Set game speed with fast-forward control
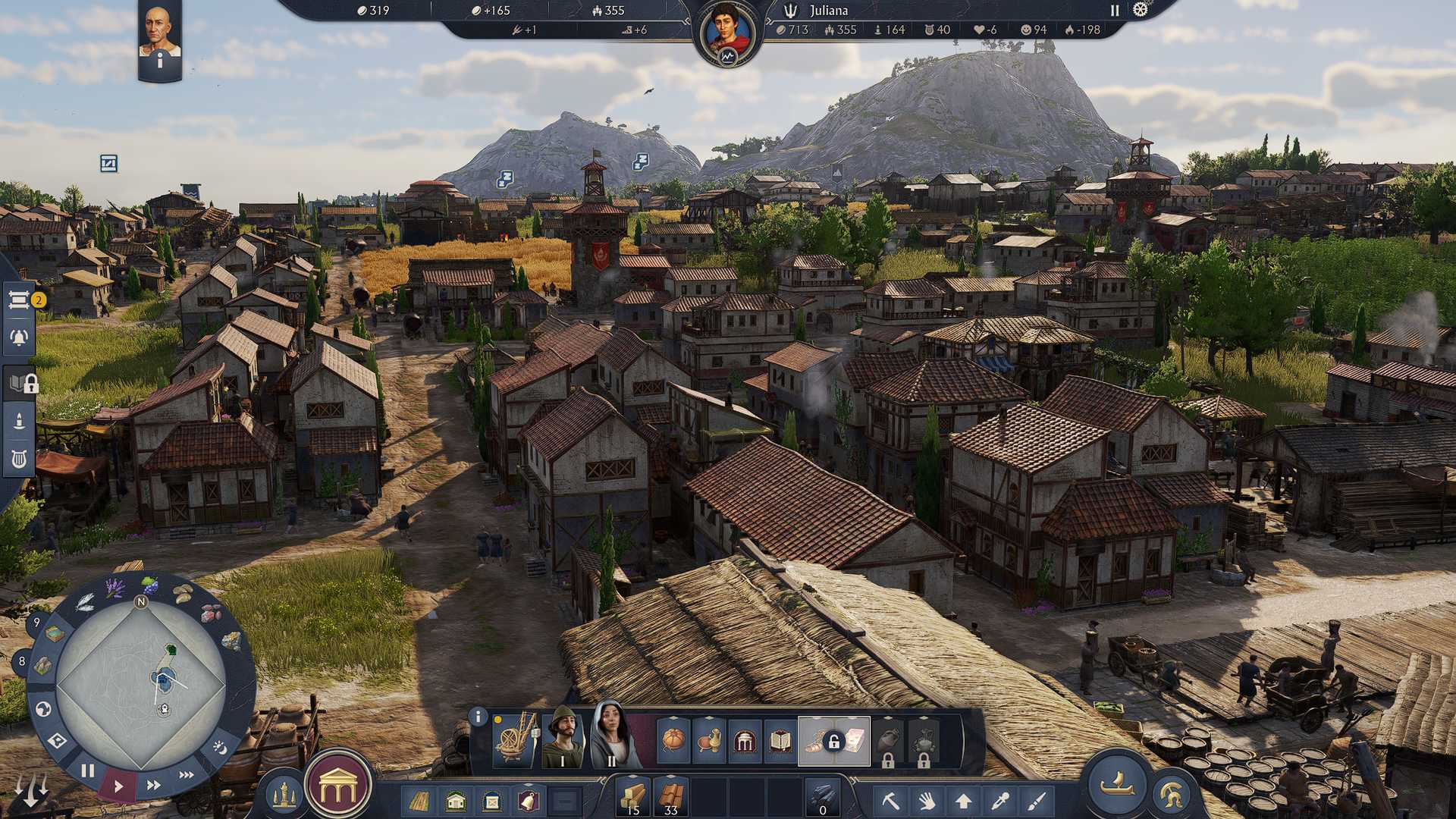This screenshot has width=1456, height=819. 153,785
